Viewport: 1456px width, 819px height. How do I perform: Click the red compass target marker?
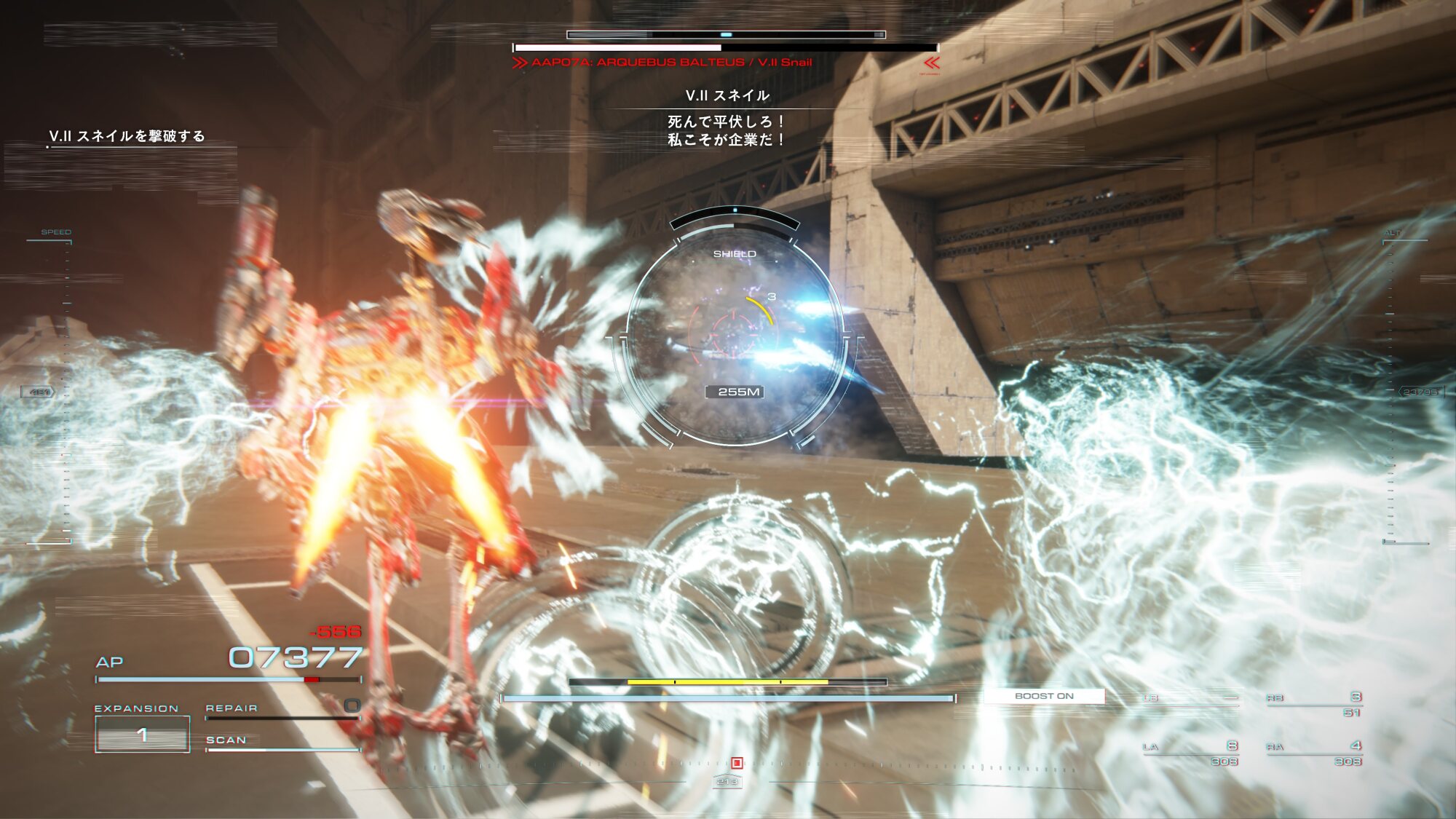[737, 763]
